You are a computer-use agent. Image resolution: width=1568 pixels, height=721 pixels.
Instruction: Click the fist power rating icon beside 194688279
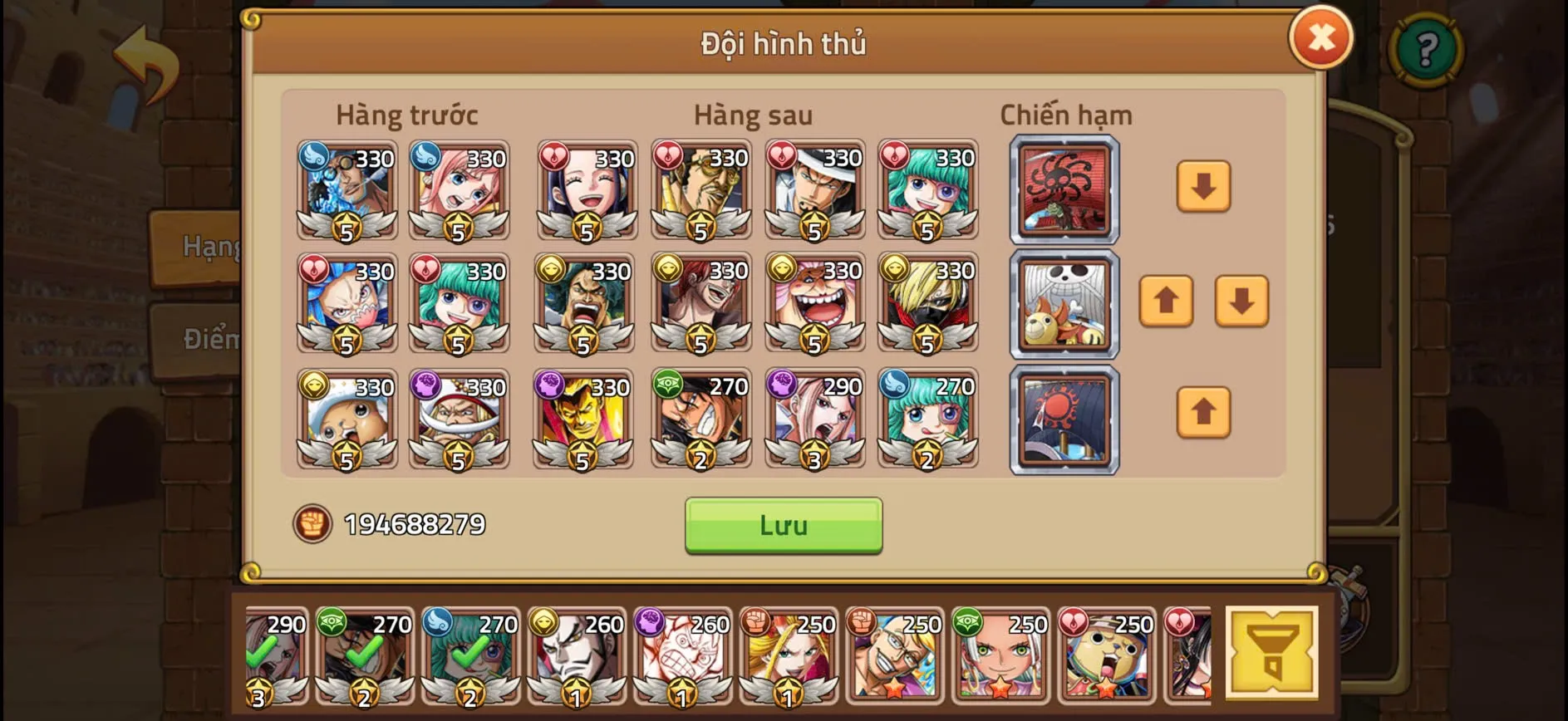(x=312, y=524)
